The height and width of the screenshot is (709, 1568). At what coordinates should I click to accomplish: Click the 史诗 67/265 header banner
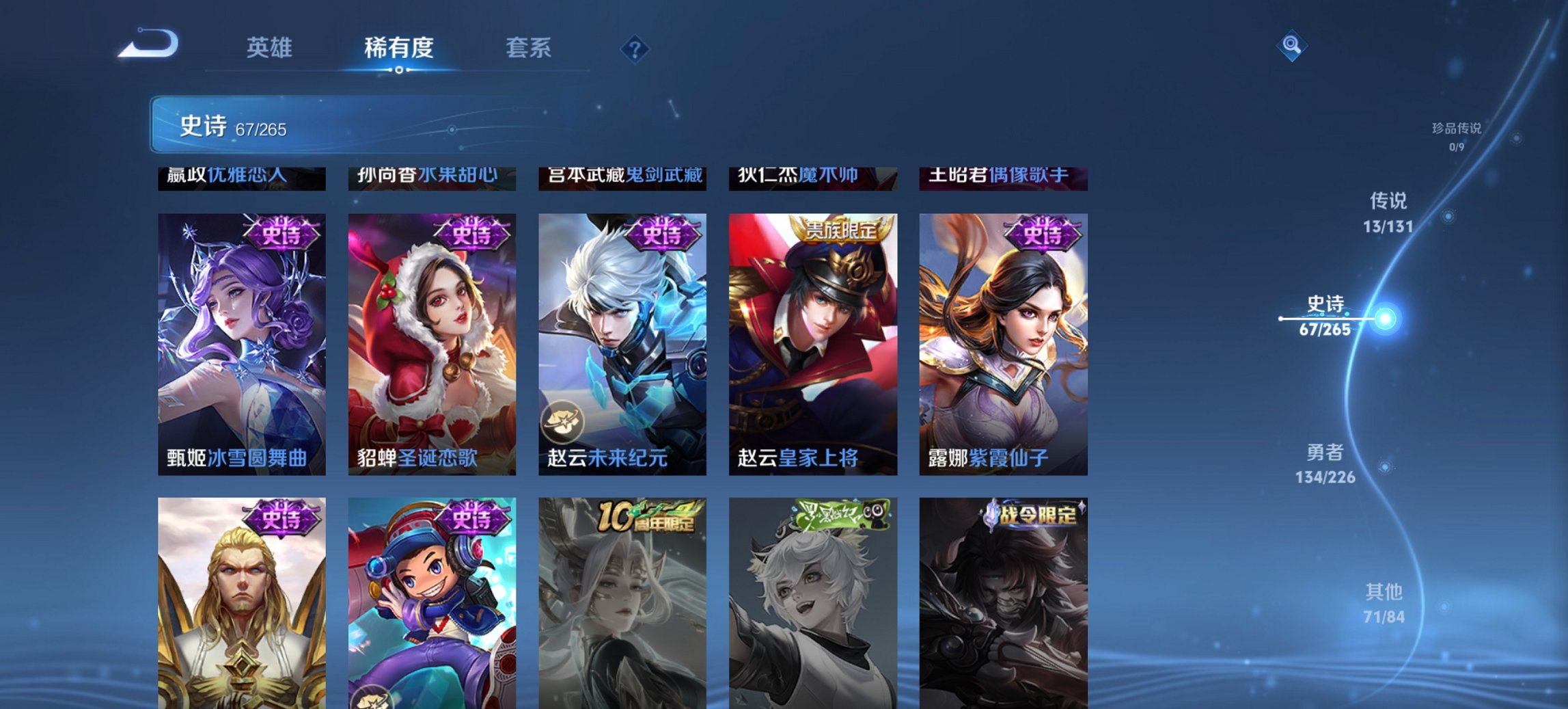(232, 125)
